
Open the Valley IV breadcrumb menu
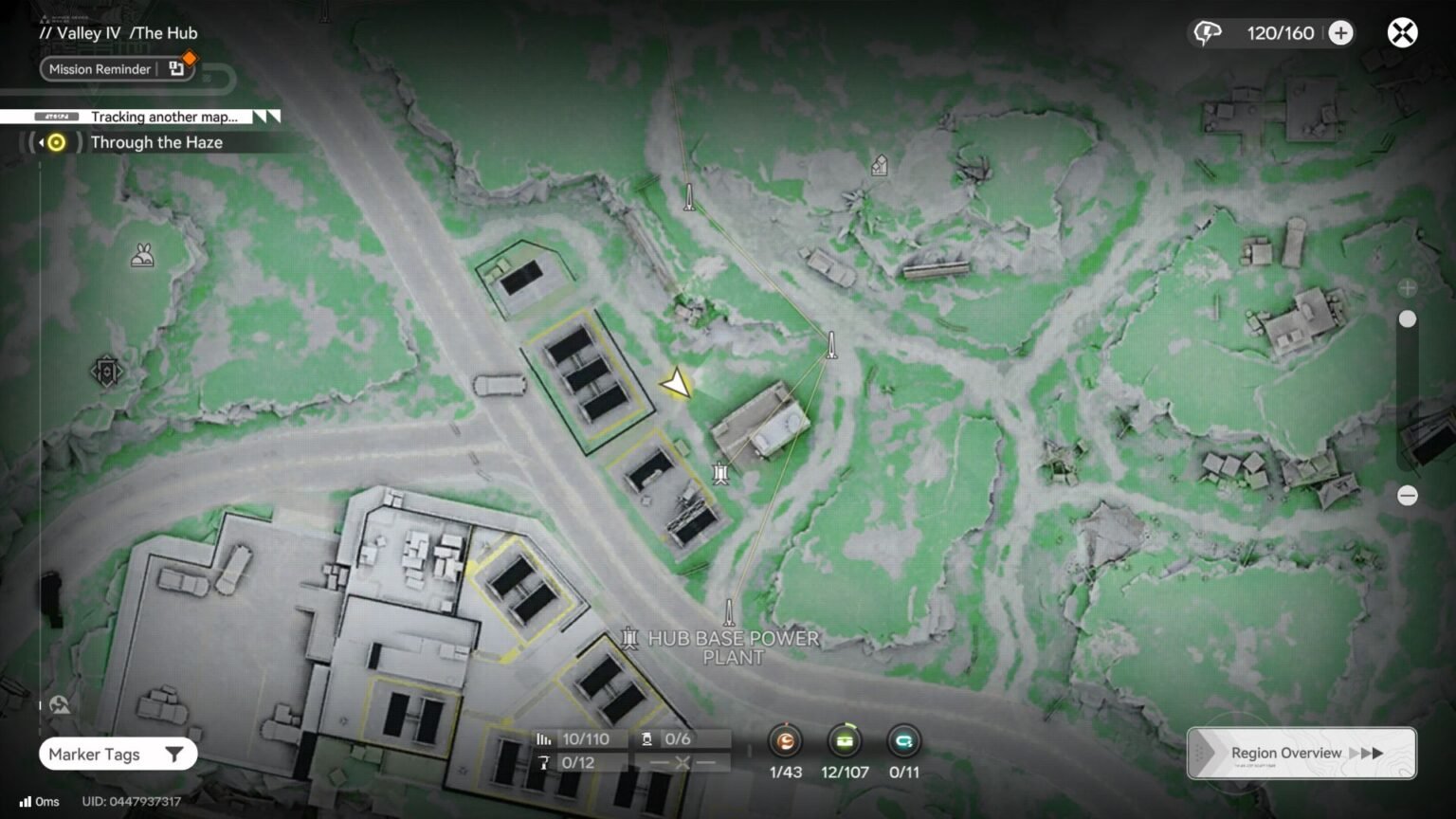[x=85, y=32]
